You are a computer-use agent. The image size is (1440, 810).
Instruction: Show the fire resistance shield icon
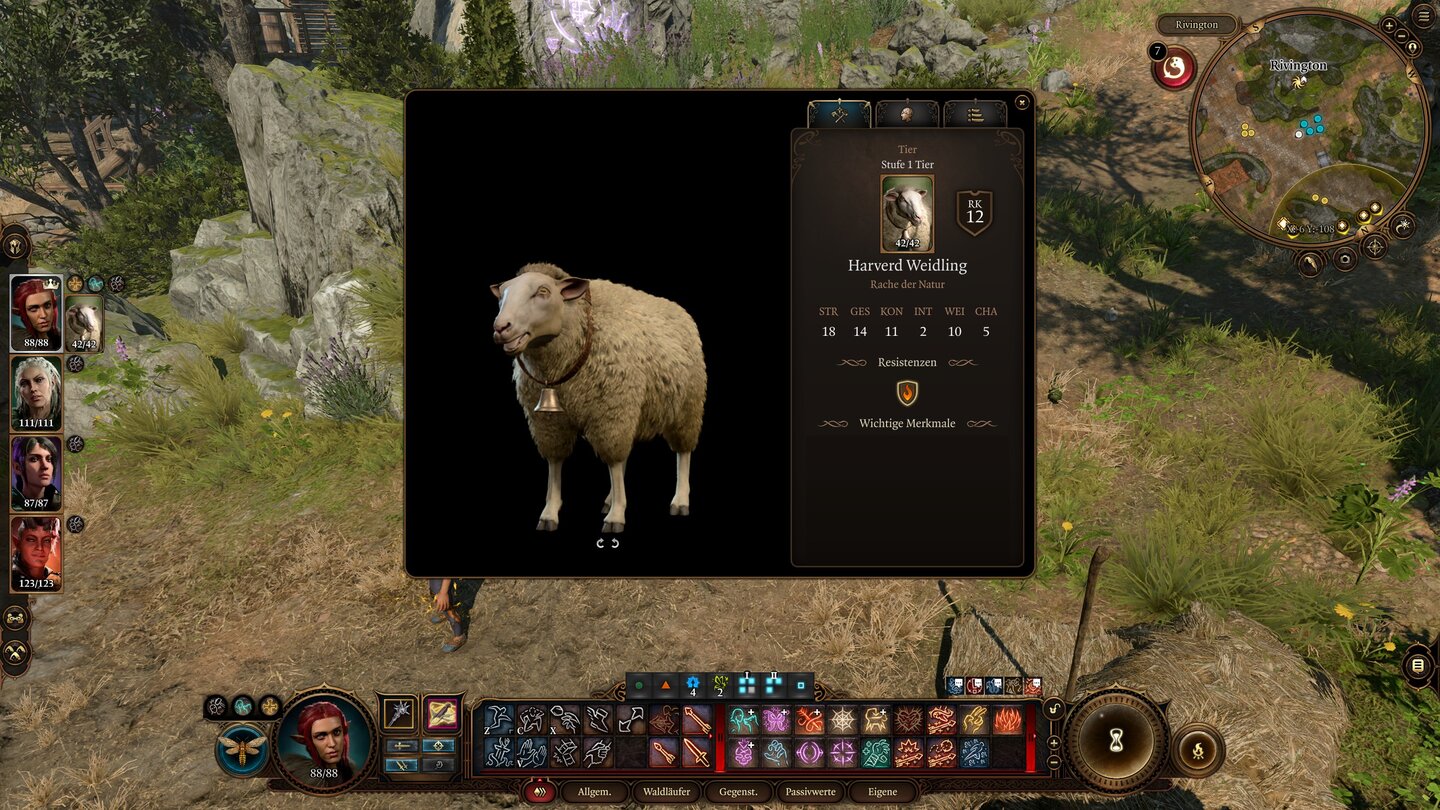click(x=907, y=393)
